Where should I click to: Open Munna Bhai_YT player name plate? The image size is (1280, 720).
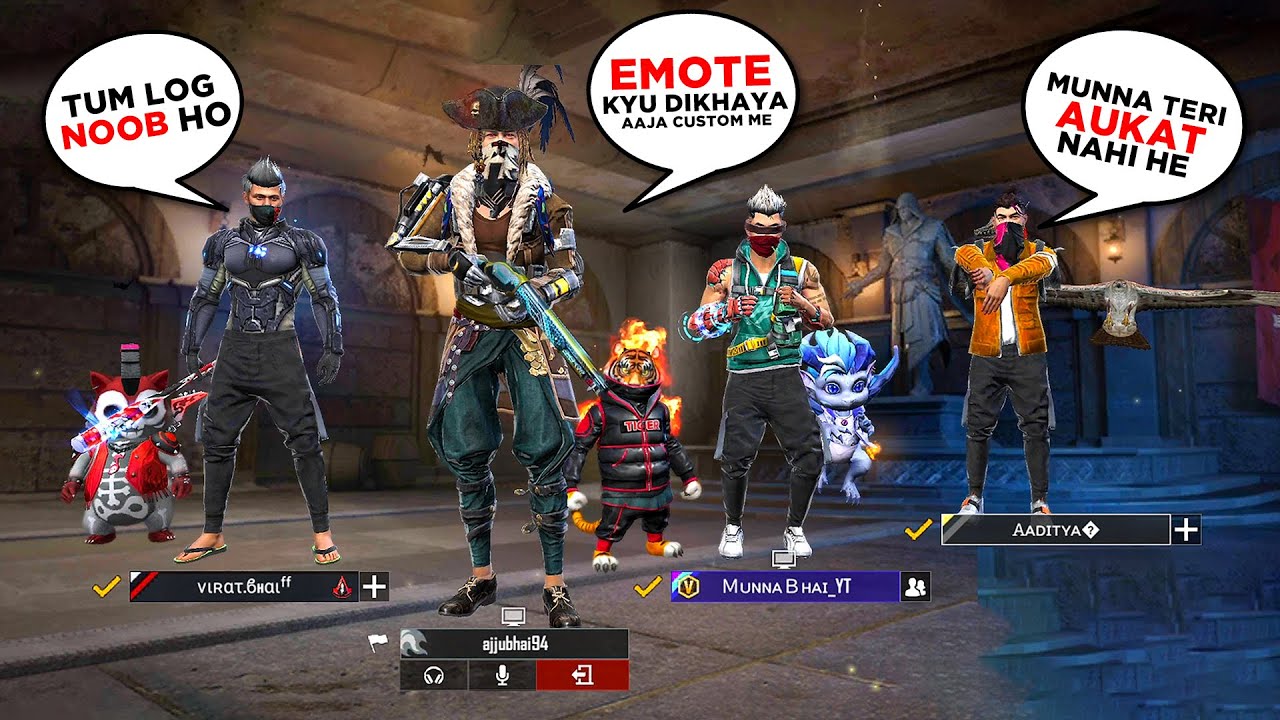785,587
